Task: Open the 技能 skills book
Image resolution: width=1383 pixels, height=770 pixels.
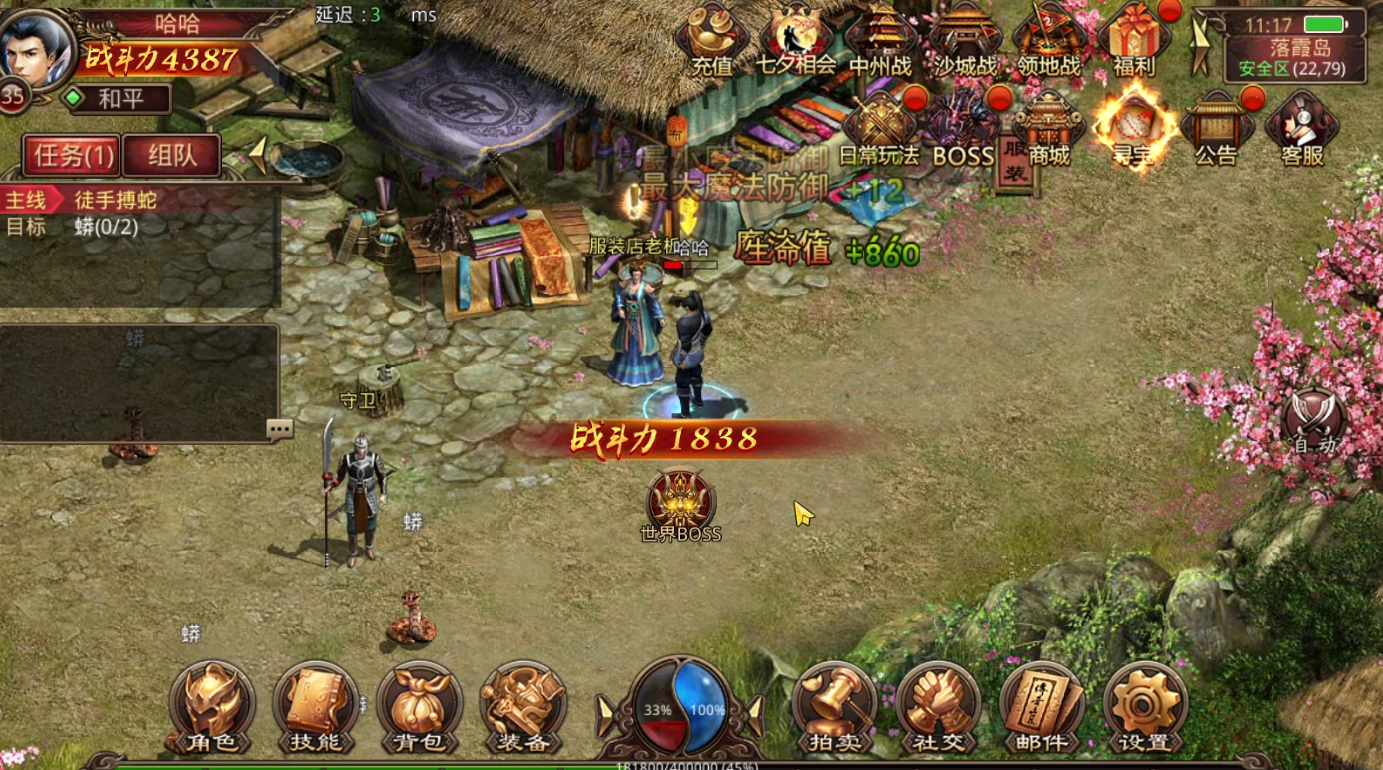Action: click(x=315, y=706)
